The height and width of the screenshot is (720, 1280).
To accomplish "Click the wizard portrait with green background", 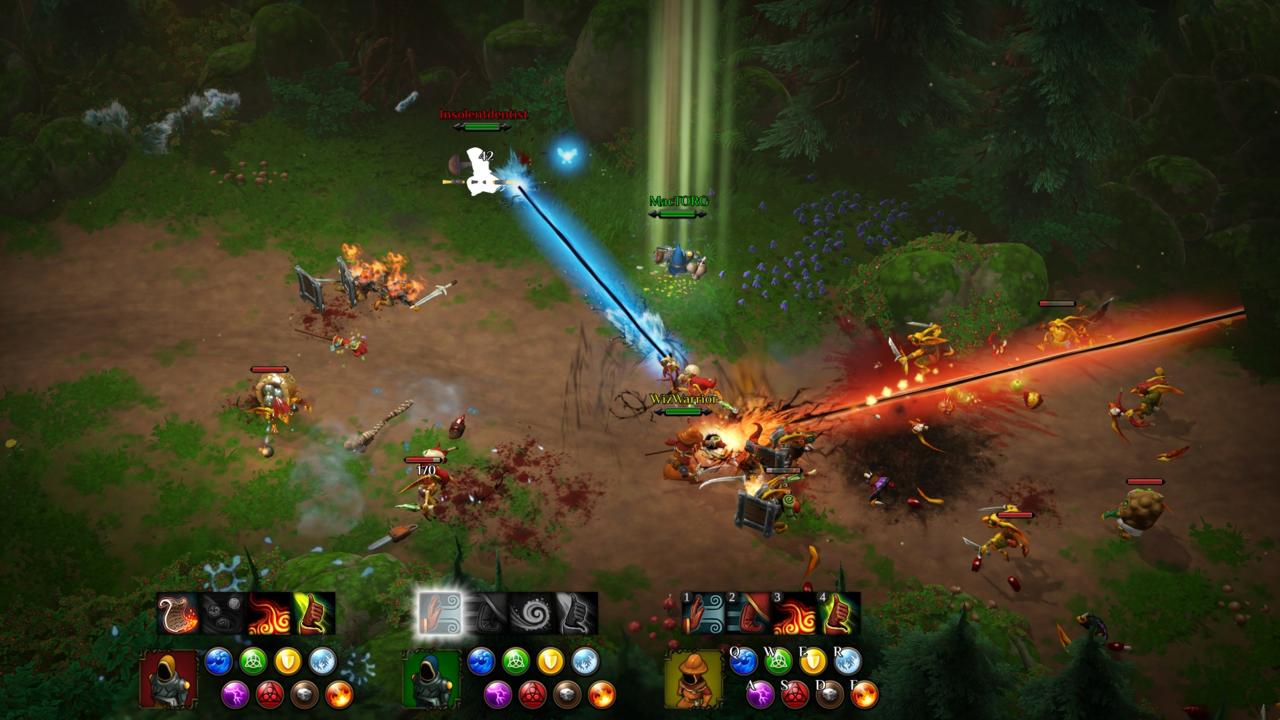I will [x=432, y=679].
